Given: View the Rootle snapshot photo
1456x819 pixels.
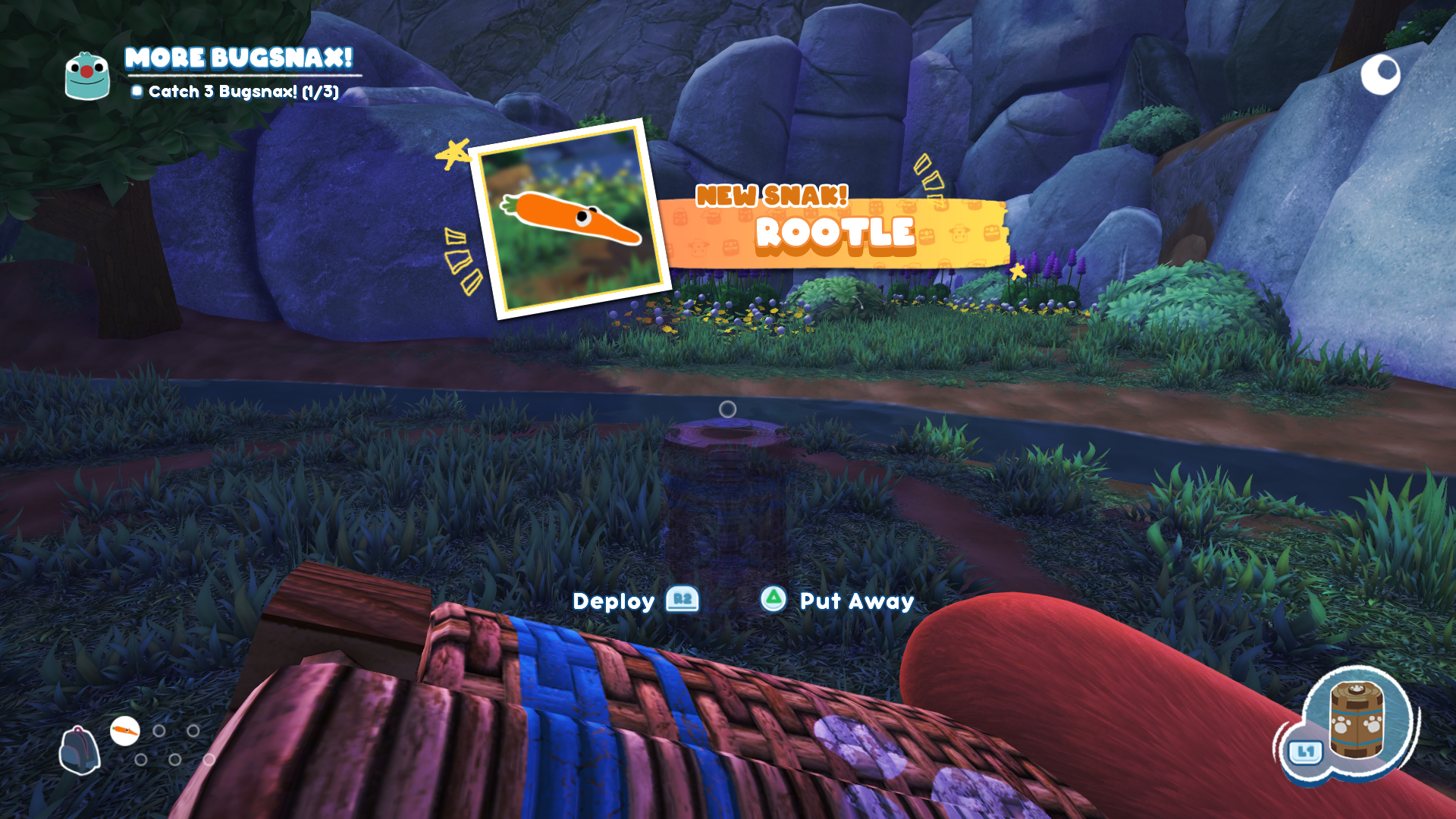Looking at the screenshot, I should pos(570,218).
